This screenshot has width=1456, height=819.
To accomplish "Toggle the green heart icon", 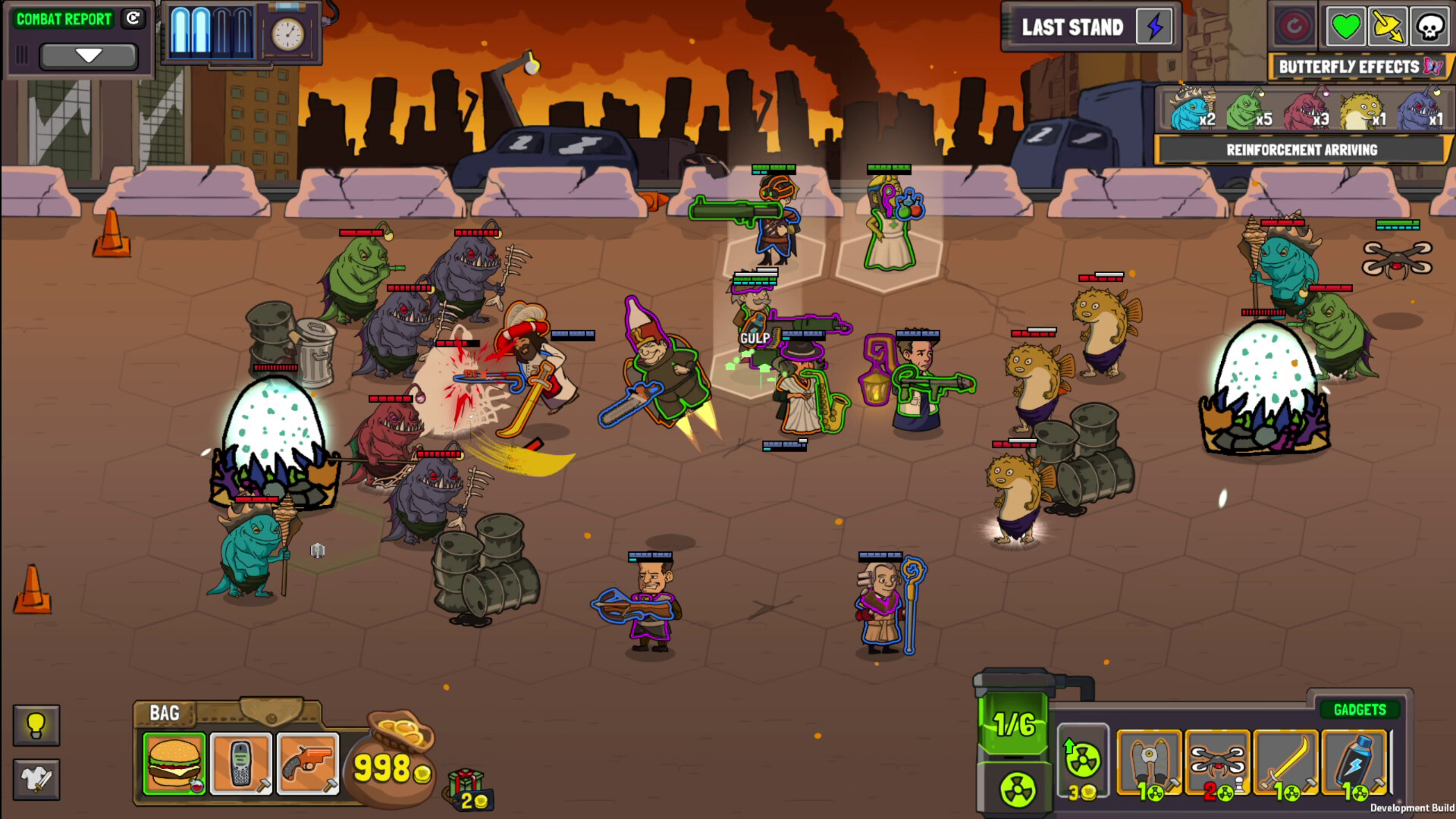I will (1345, 28).
